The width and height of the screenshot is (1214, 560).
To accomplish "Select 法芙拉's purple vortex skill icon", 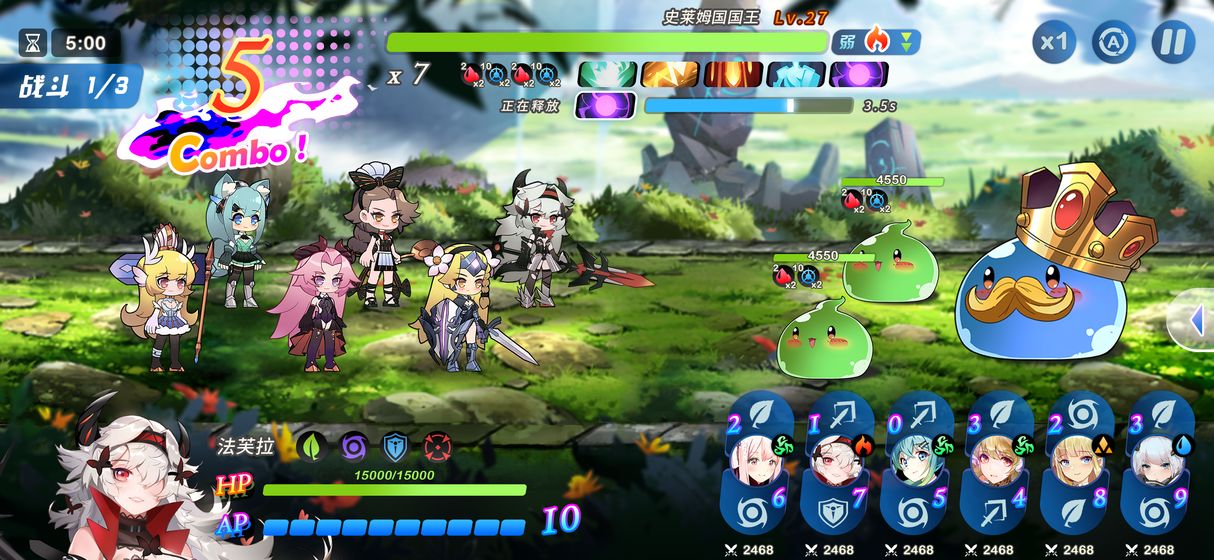I will point(353,445).
